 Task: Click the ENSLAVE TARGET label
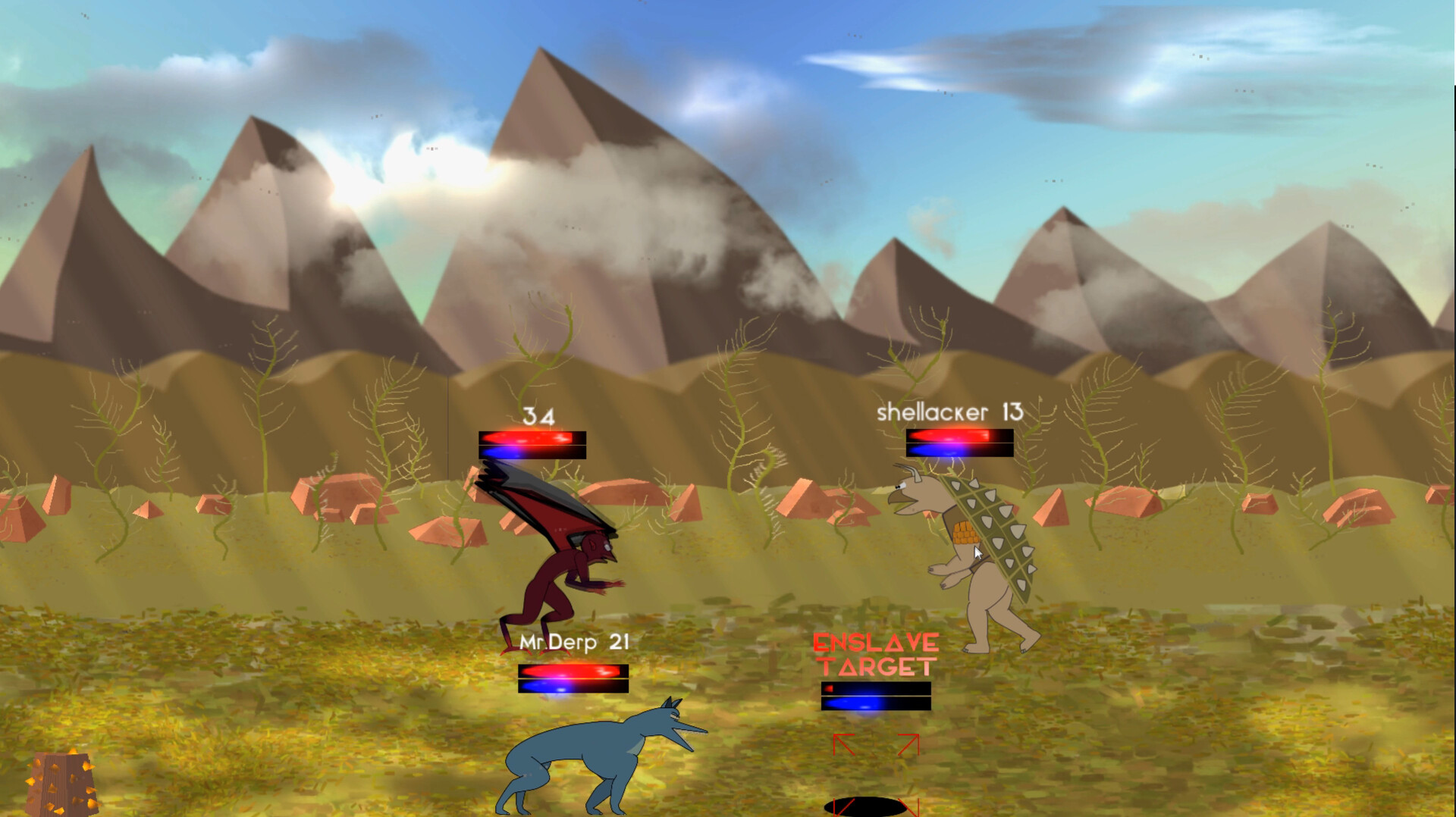(x=876, y=656)
